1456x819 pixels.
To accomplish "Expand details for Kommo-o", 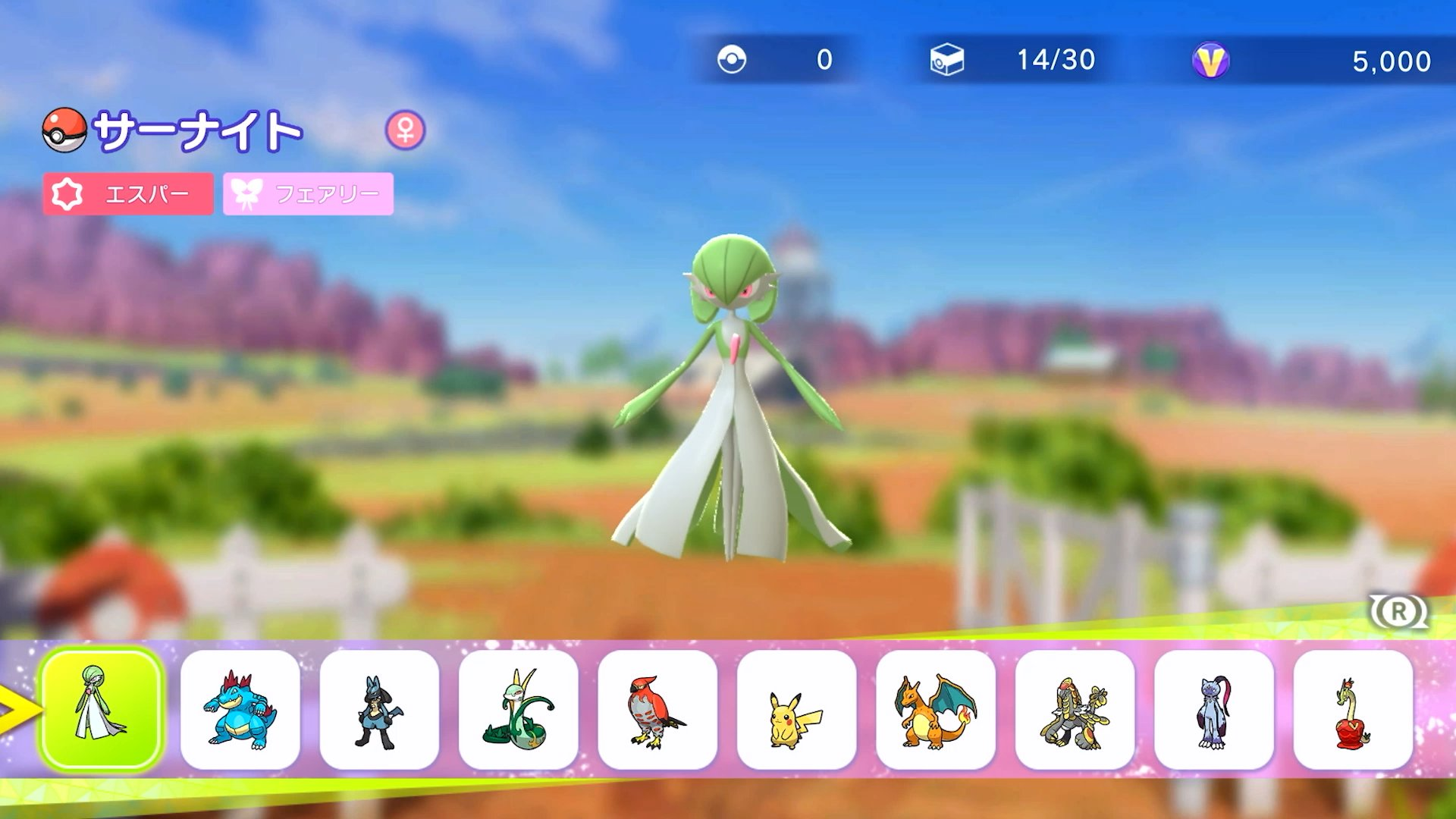I will [x=1075, y=713].
